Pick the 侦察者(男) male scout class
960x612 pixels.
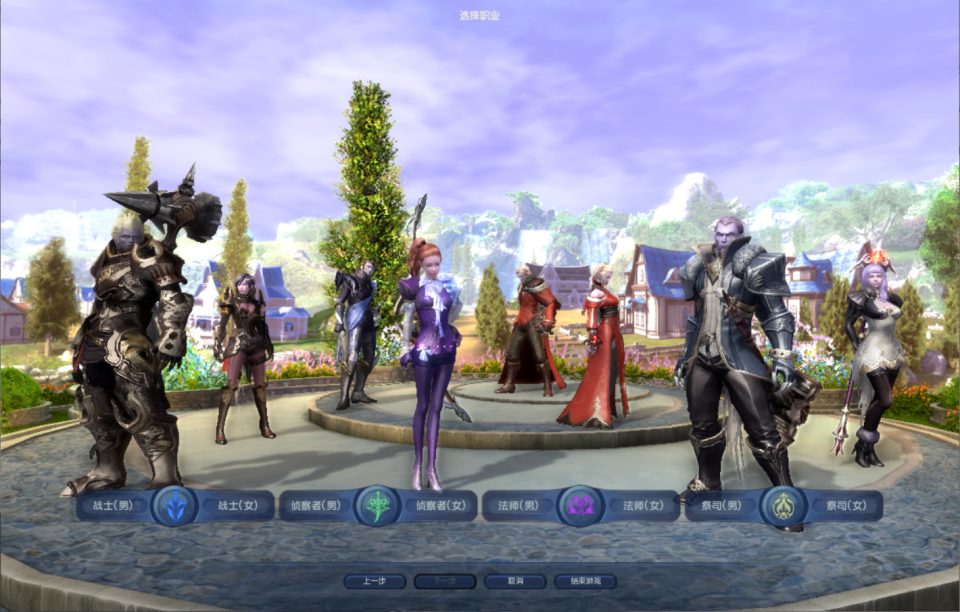315,506
